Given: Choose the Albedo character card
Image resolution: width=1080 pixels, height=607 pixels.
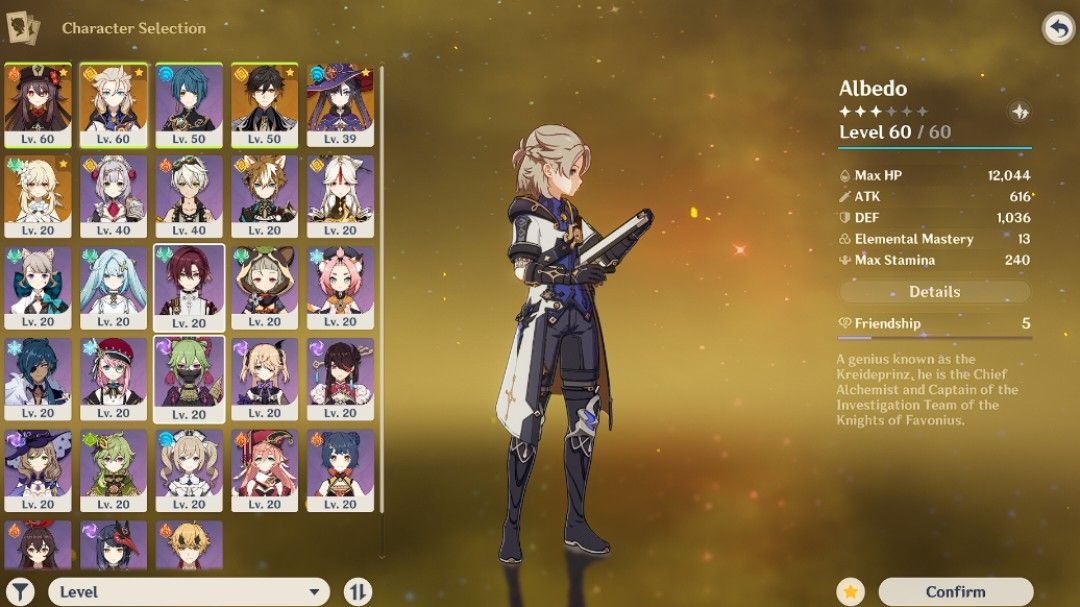Looking at the screenshot, I should click(x=113, y=104).
